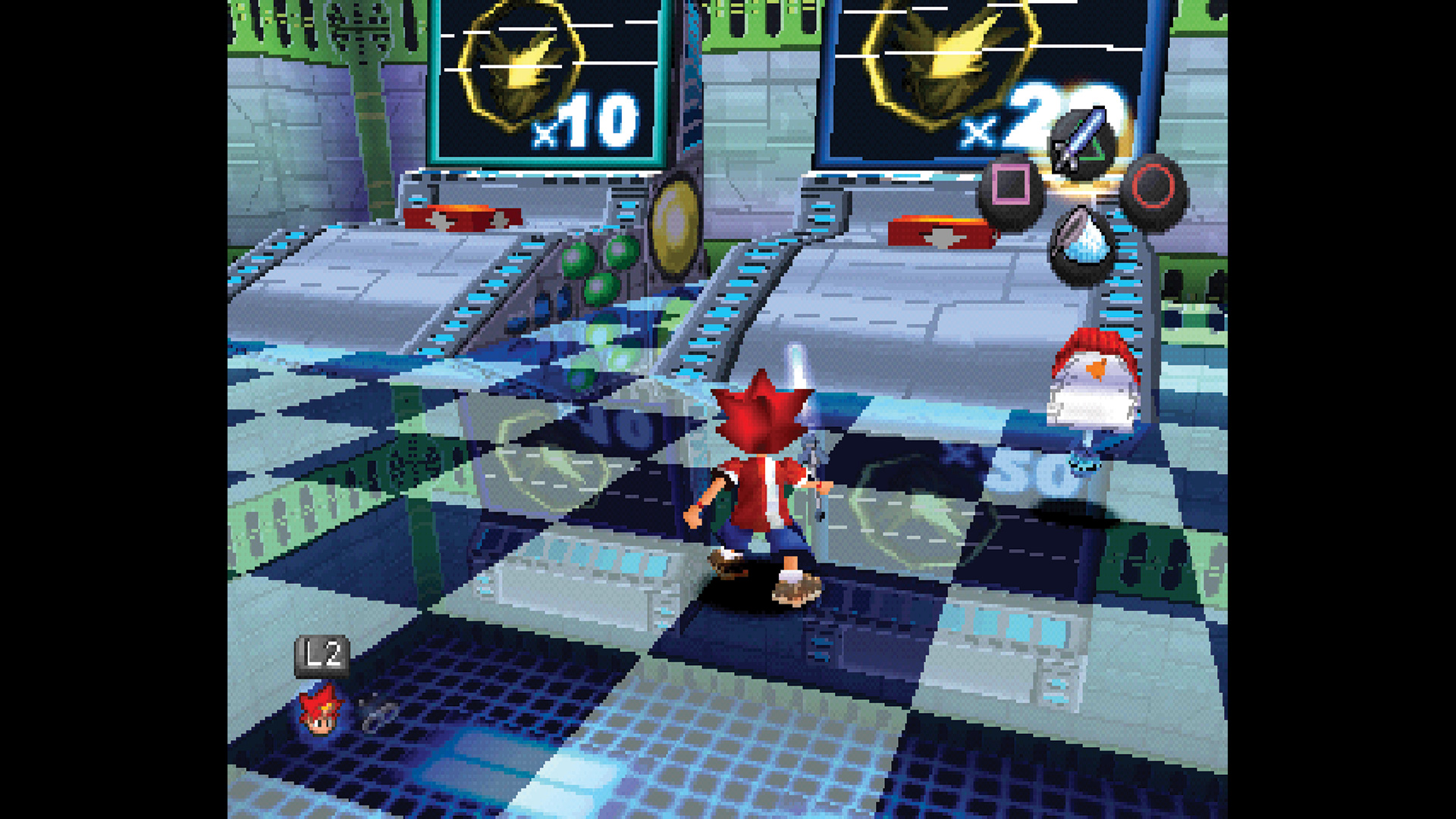The image size is (1456, 819).
Task: Click the white robot attendant character
Action: (x=1094, y=394)
